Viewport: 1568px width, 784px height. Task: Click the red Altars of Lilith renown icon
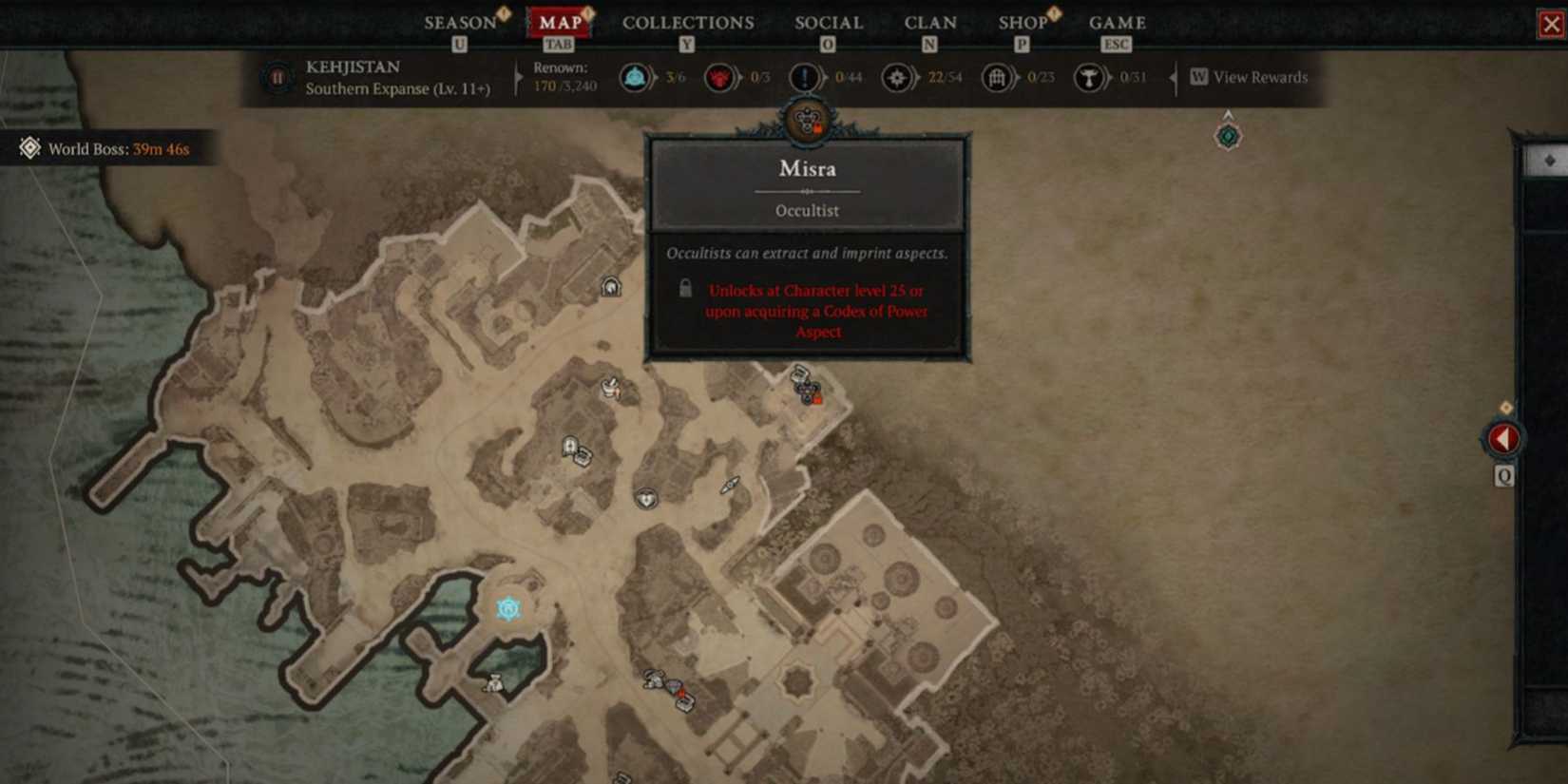(719, 78)
